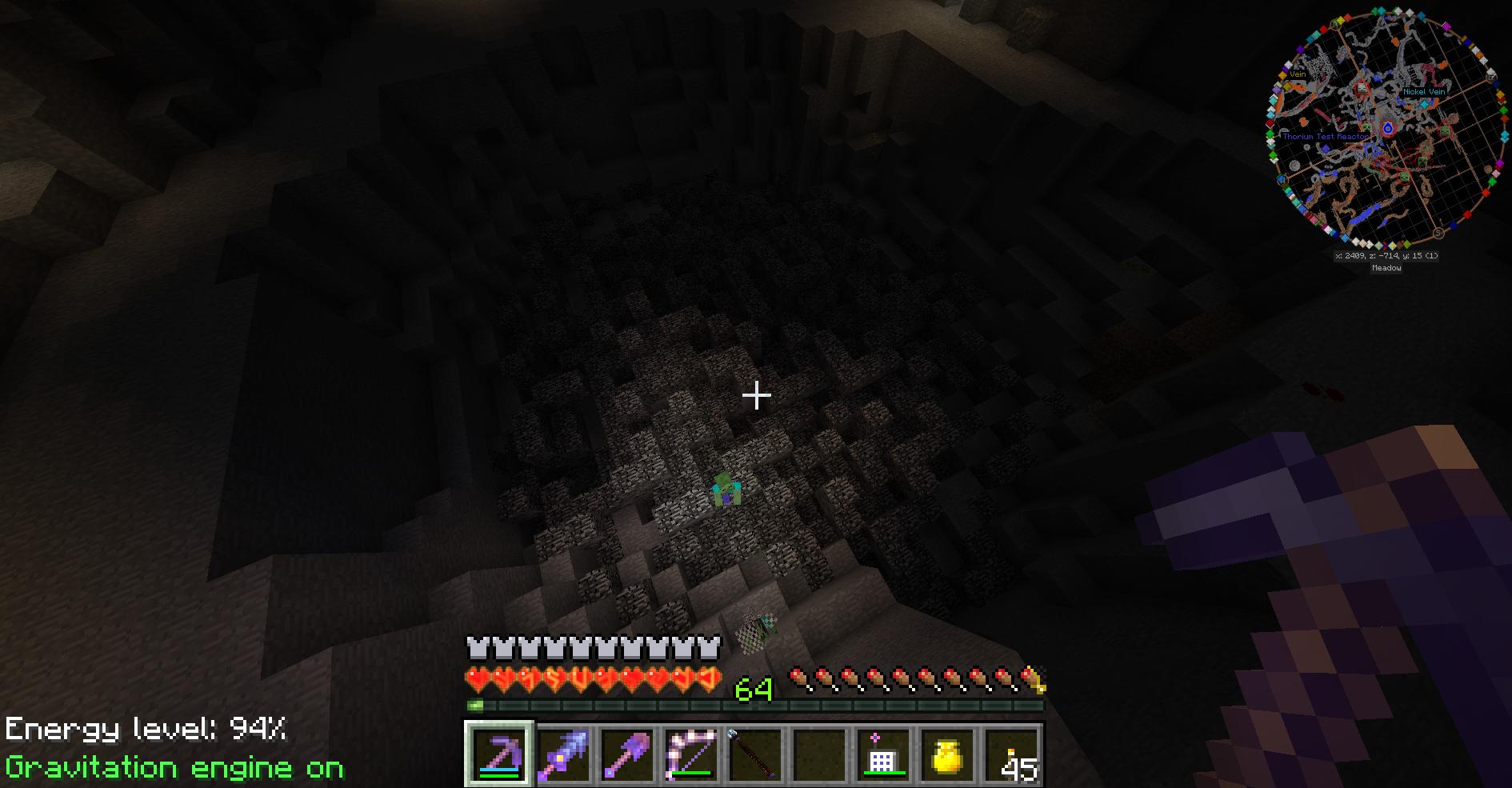Choose the bow in the hotbar

tap(690, 754)
